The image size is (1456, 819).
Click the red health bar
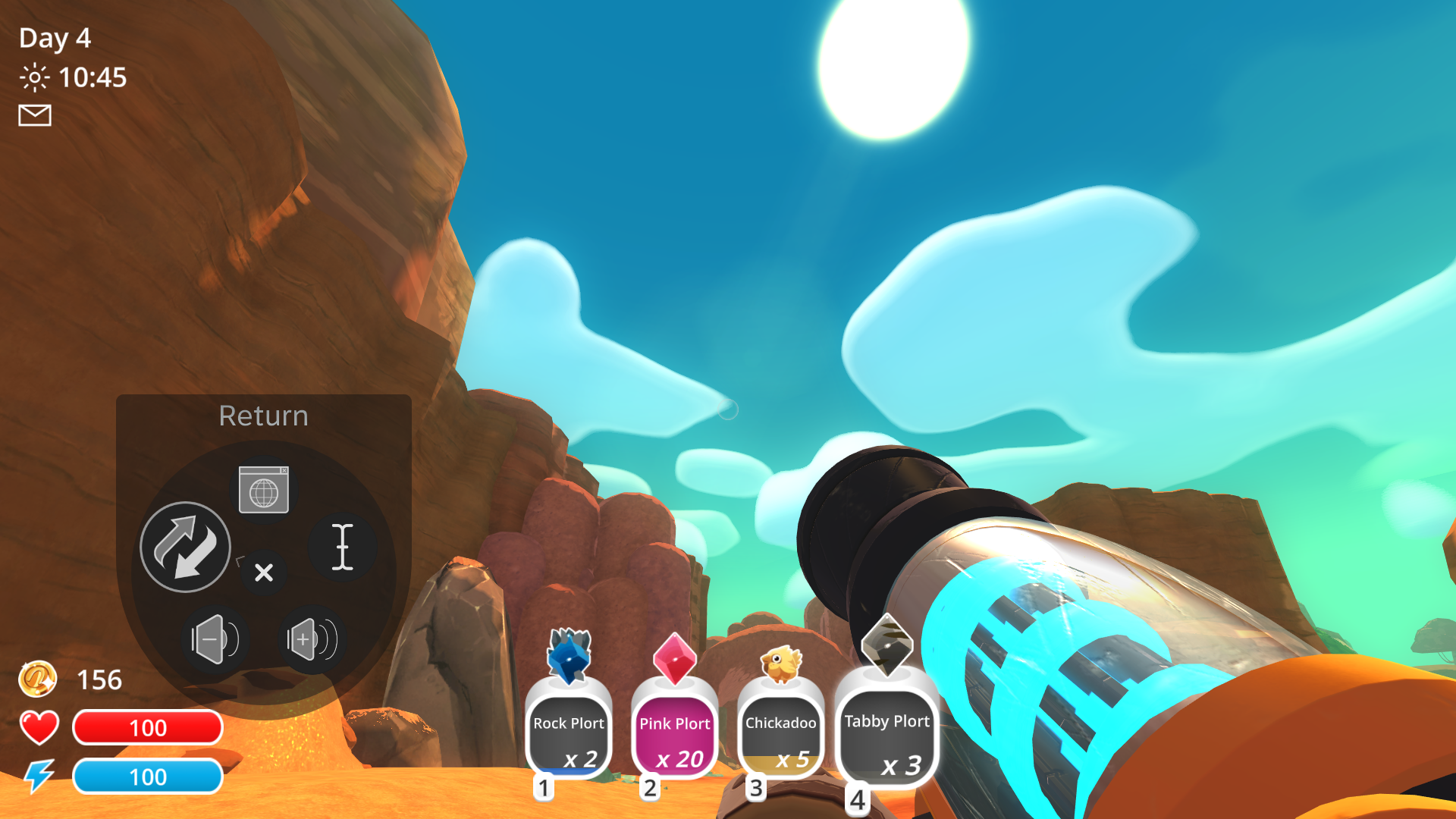tap(147, 728)
